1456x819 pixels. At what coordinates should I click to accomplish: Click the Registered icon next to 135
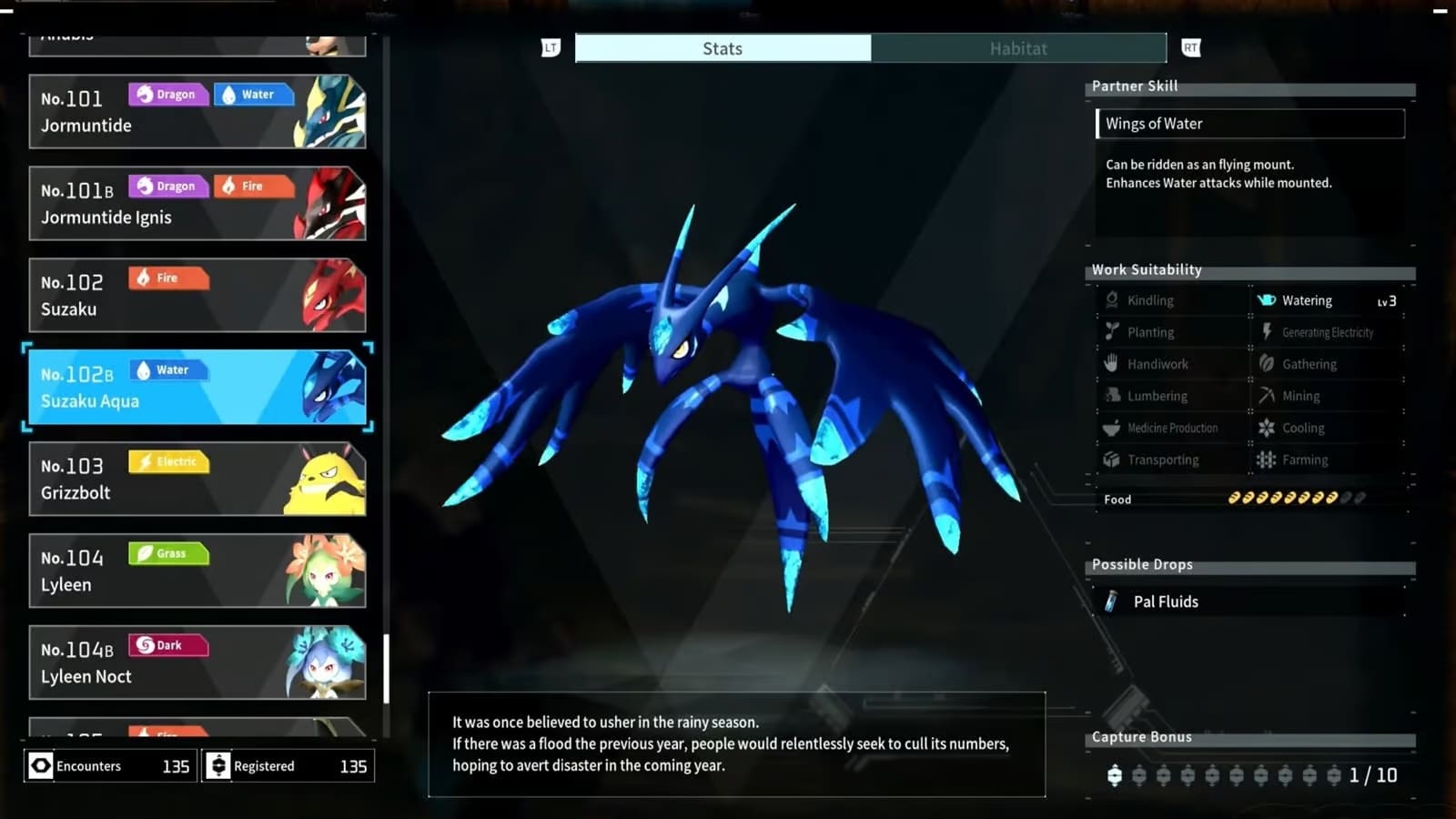218,765
